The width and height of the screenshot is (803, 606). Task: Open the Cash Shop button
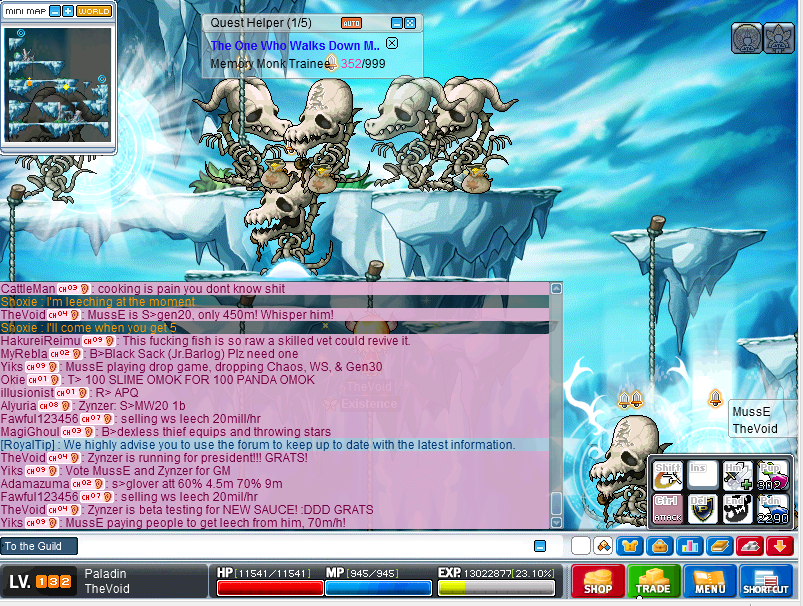coord(598,582)
